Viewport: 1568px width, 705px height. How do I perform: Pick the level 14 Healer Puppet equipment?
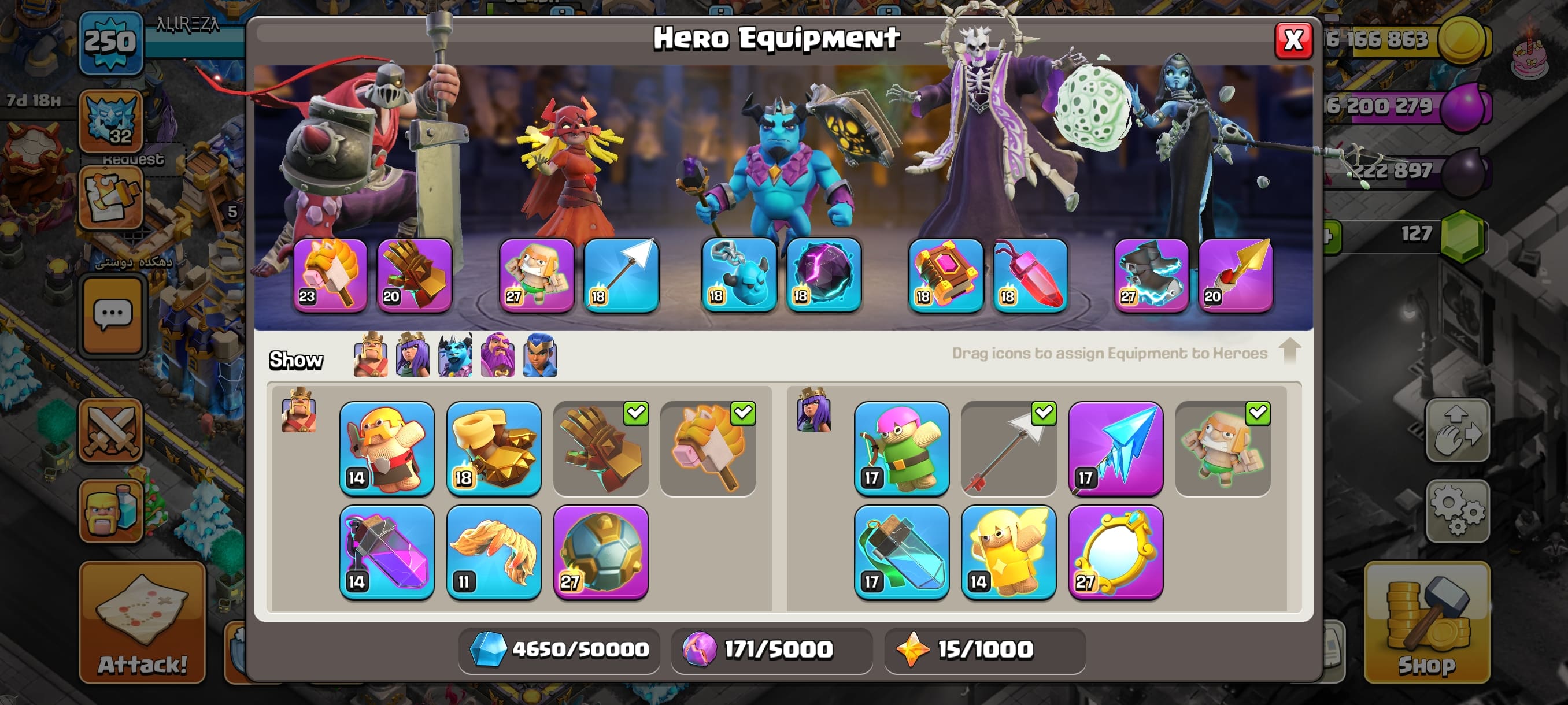[x=1008, y=552]
